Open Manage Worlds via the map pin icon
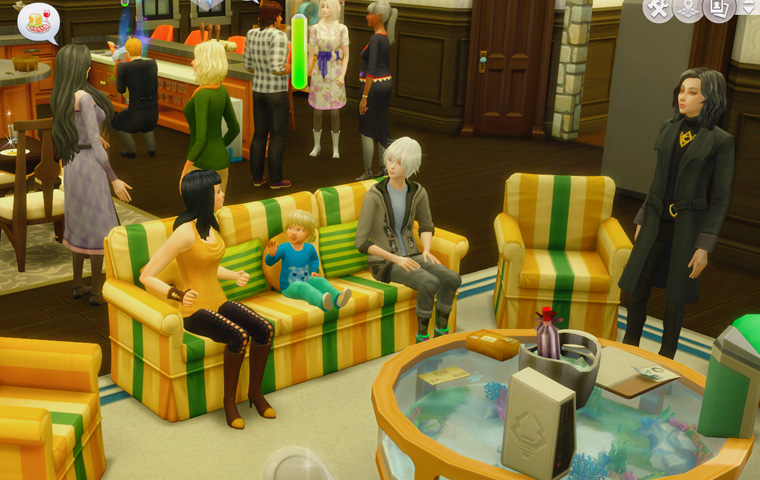The image size is (760, 480). (688, 9)
